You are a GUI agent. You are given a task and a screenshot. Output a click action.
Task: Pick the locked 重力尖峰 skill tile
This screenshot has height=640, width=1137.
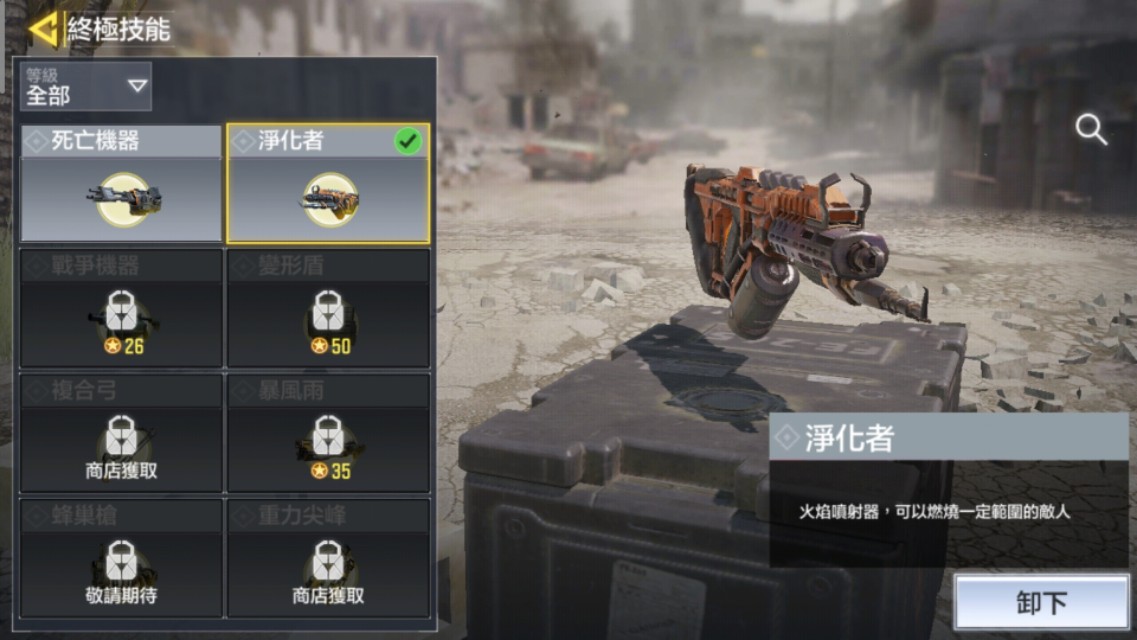(x=328, y=558)
